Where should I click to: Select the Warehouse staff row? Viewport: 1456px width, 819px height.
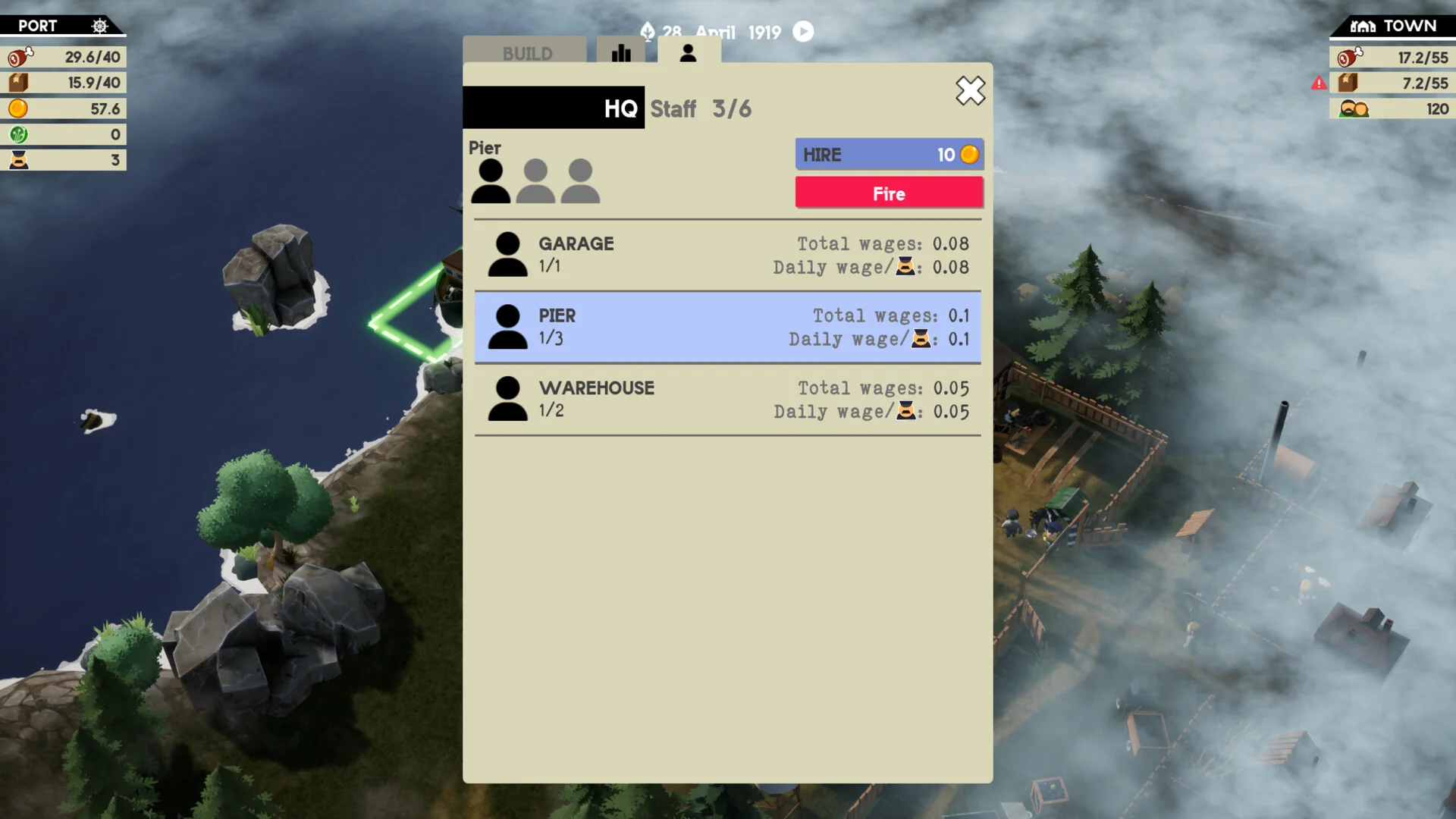coord(727,399)
